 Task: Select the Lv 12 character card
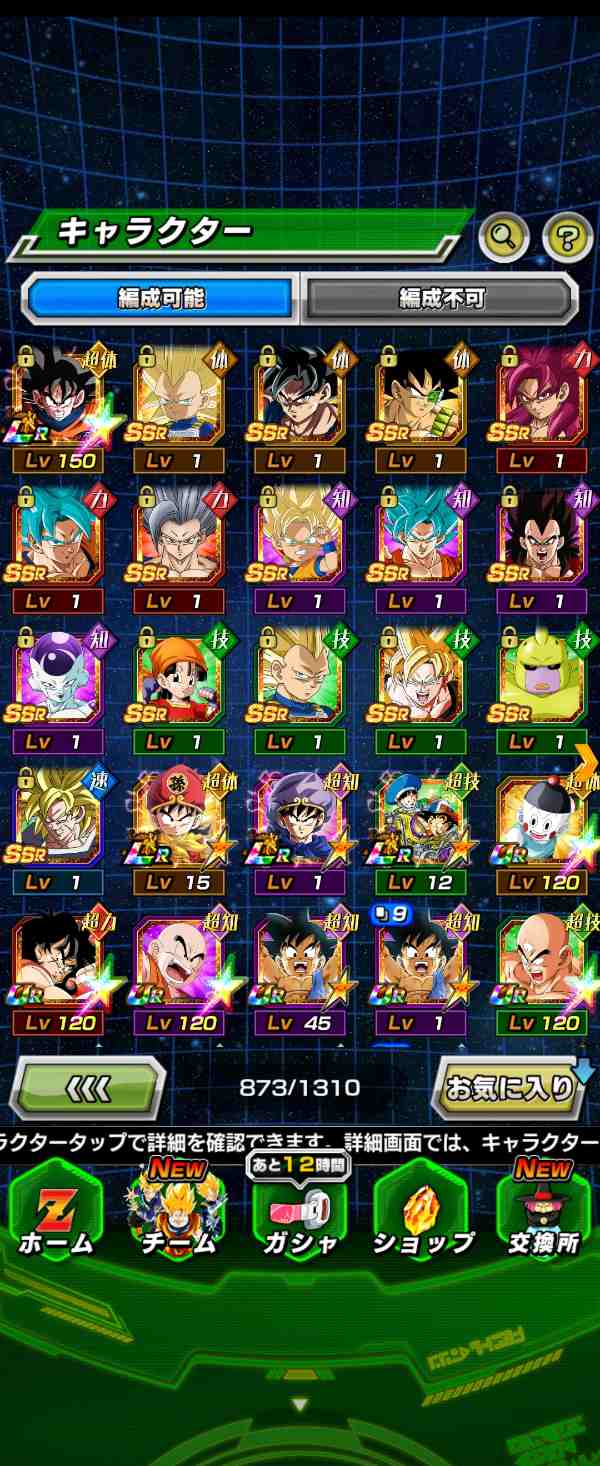click(421, 827)
